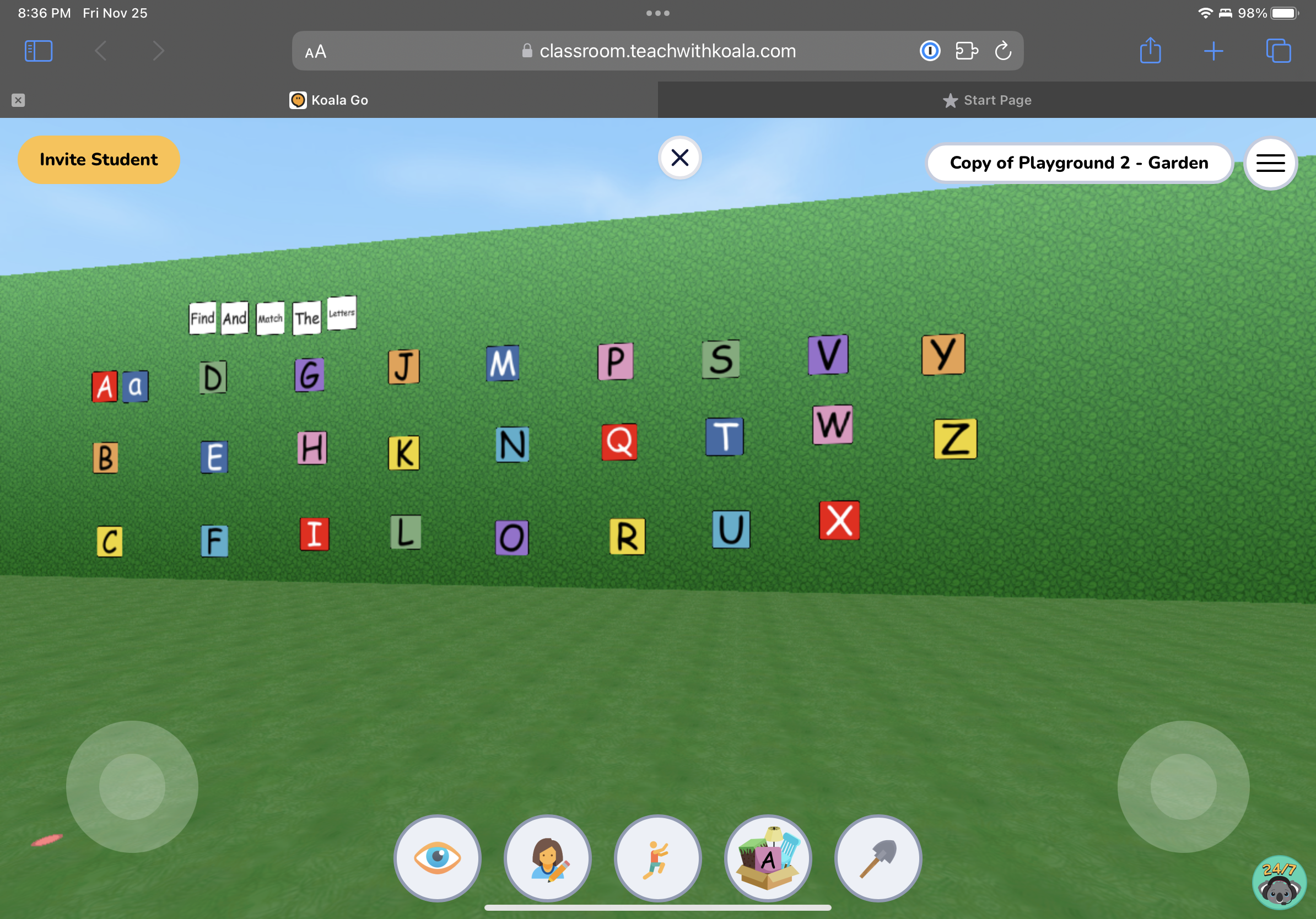Open the AA page settings menu

(314, 51)
